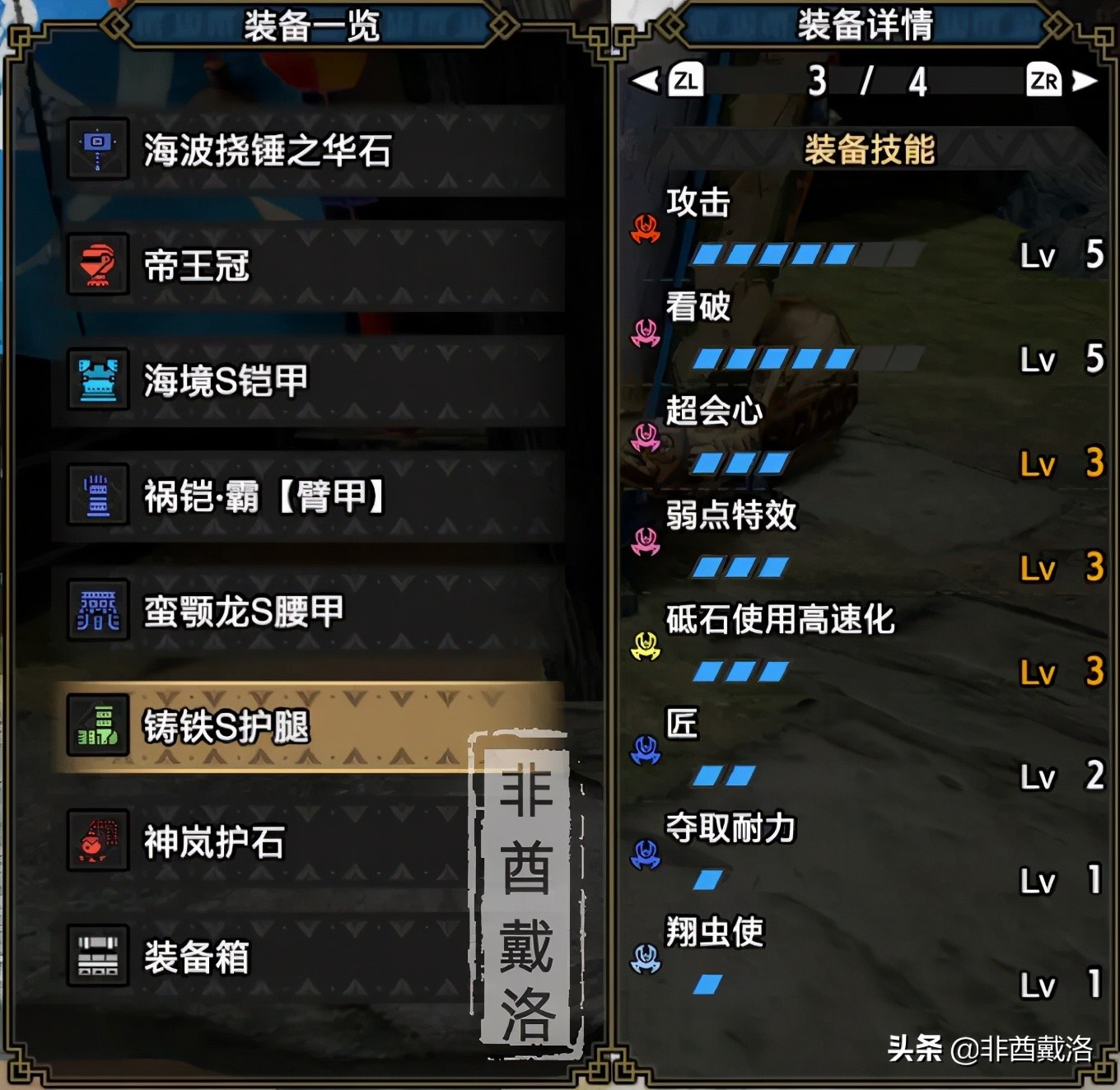Viewport: 1120px width, 1090px height.
Task: Click the 祸铠·霸 arm guard icon
Action: [x=99, y=496]
